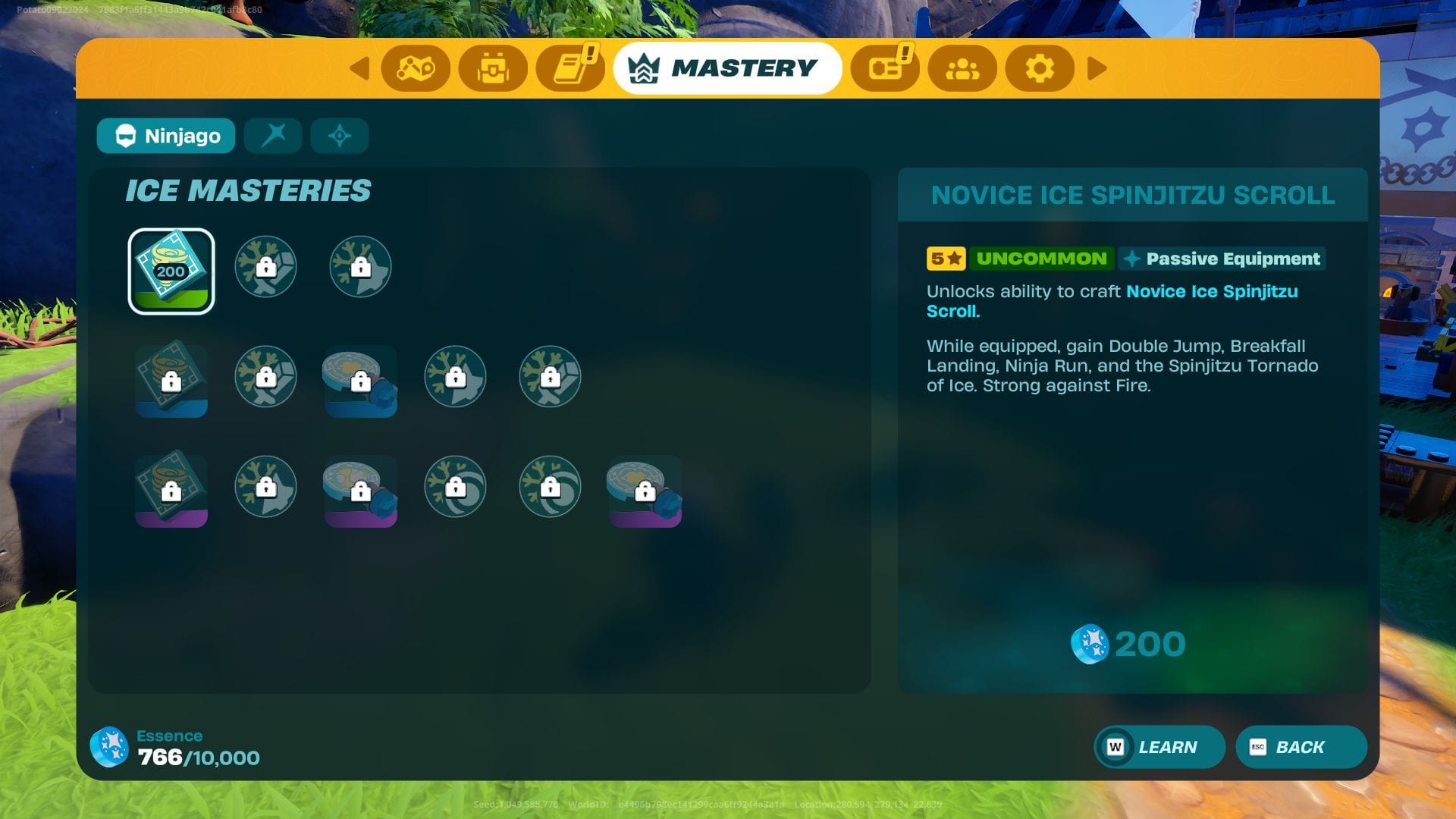Open the players group tab

coord(962,68)
